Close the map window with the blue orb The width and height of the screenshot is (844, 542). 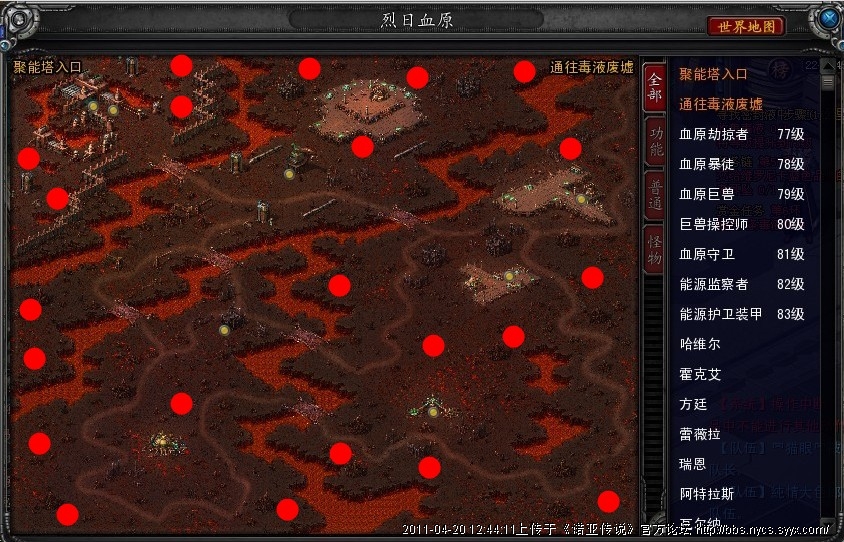click(827, 19)
